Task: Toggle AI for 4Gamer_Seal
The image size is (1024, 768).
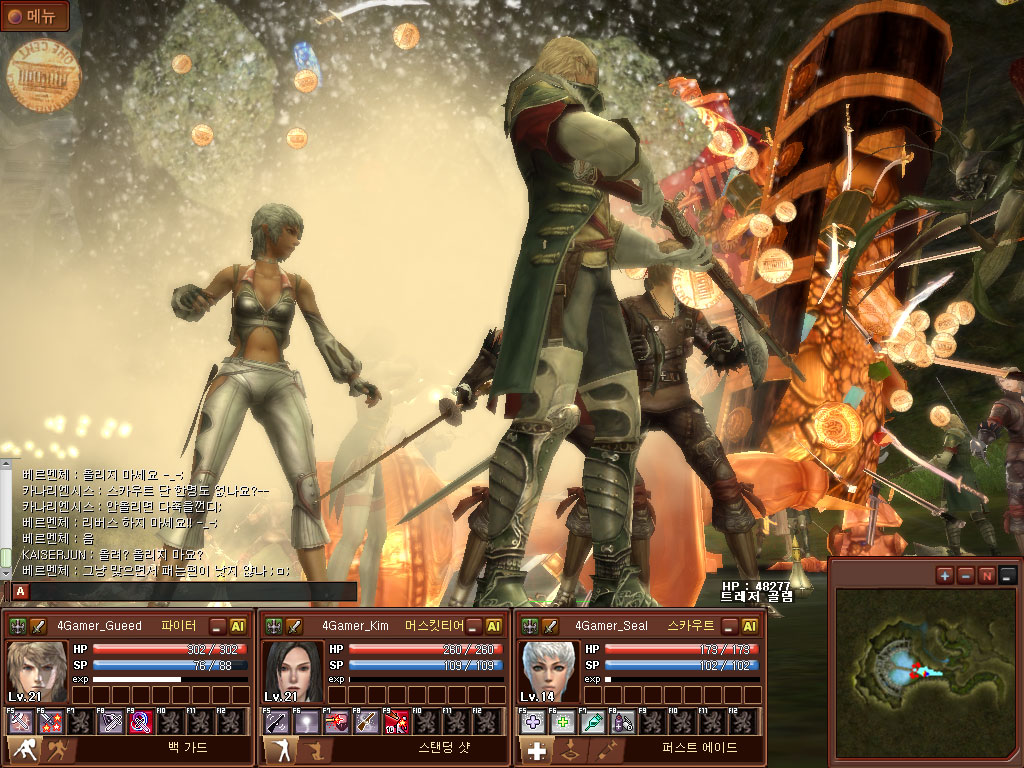Action: pos(750,626)
